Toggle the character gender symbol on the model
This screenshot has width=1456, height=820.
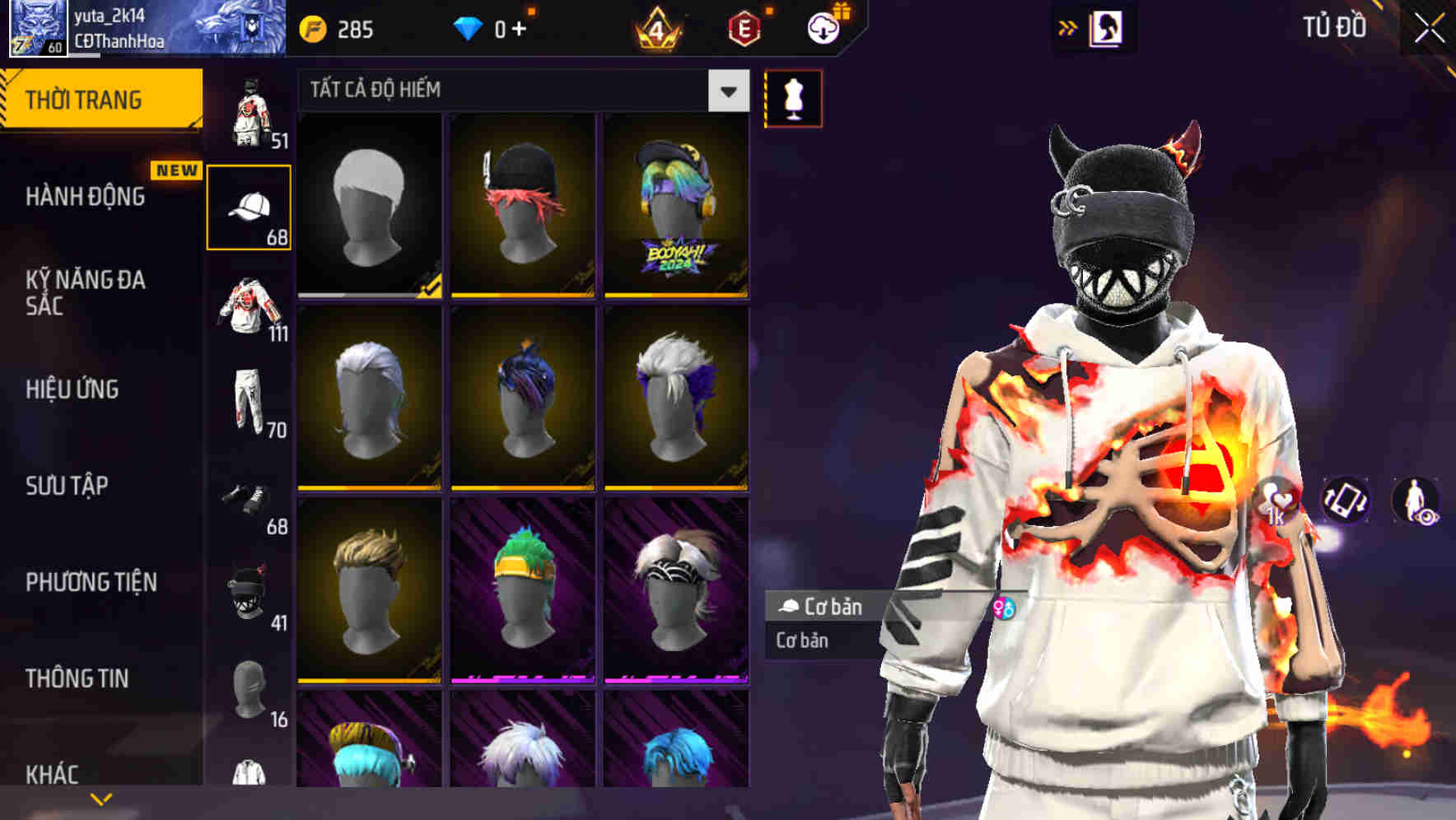coord(1004,608)
